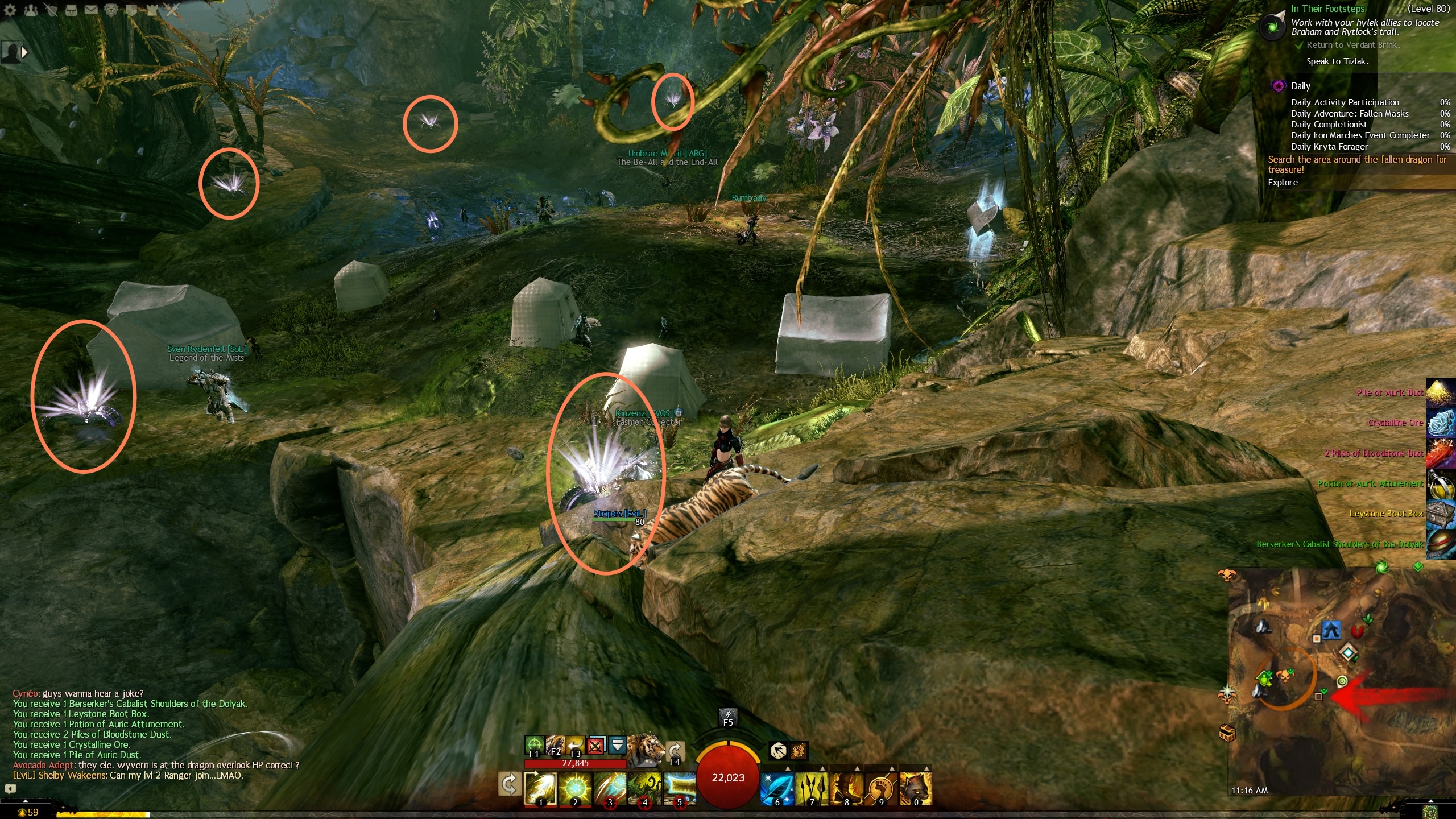
Task: Open the hero panel sword-and-shield icon
Action: point(51,10)
